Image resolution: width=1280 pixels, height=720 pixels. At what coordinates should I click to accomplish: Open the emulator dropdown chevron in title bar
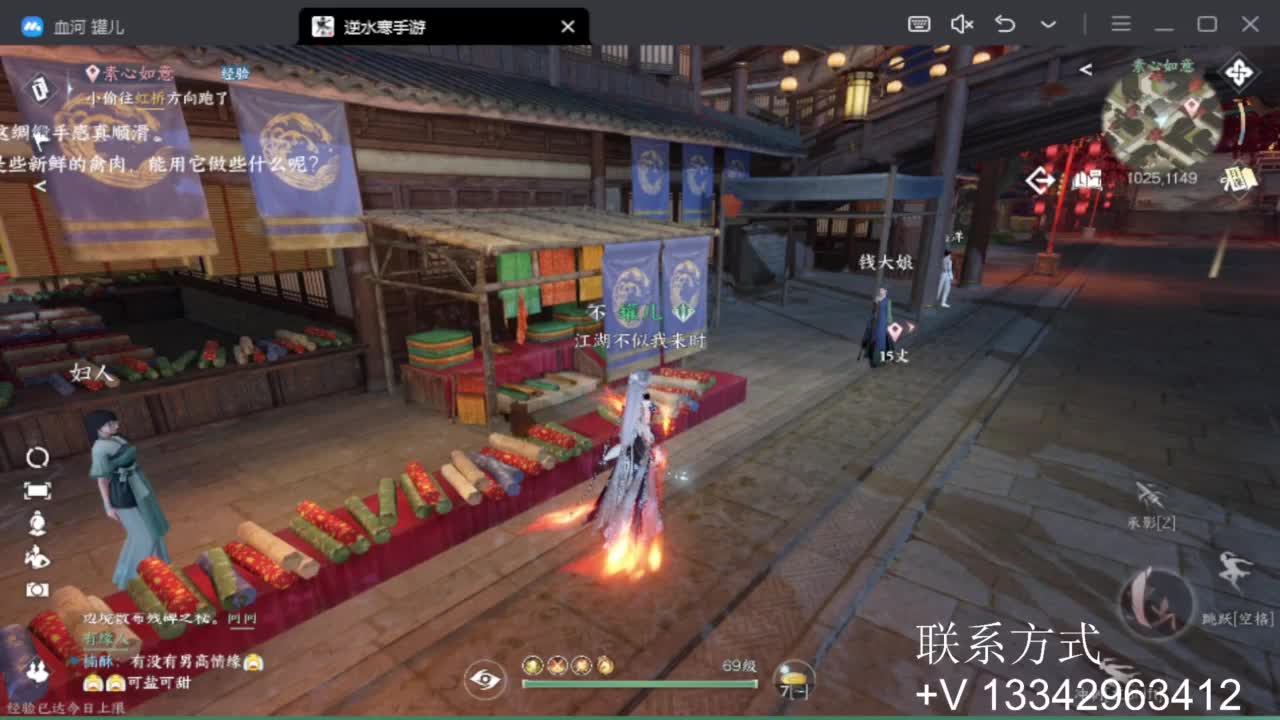pos(1046,22)
